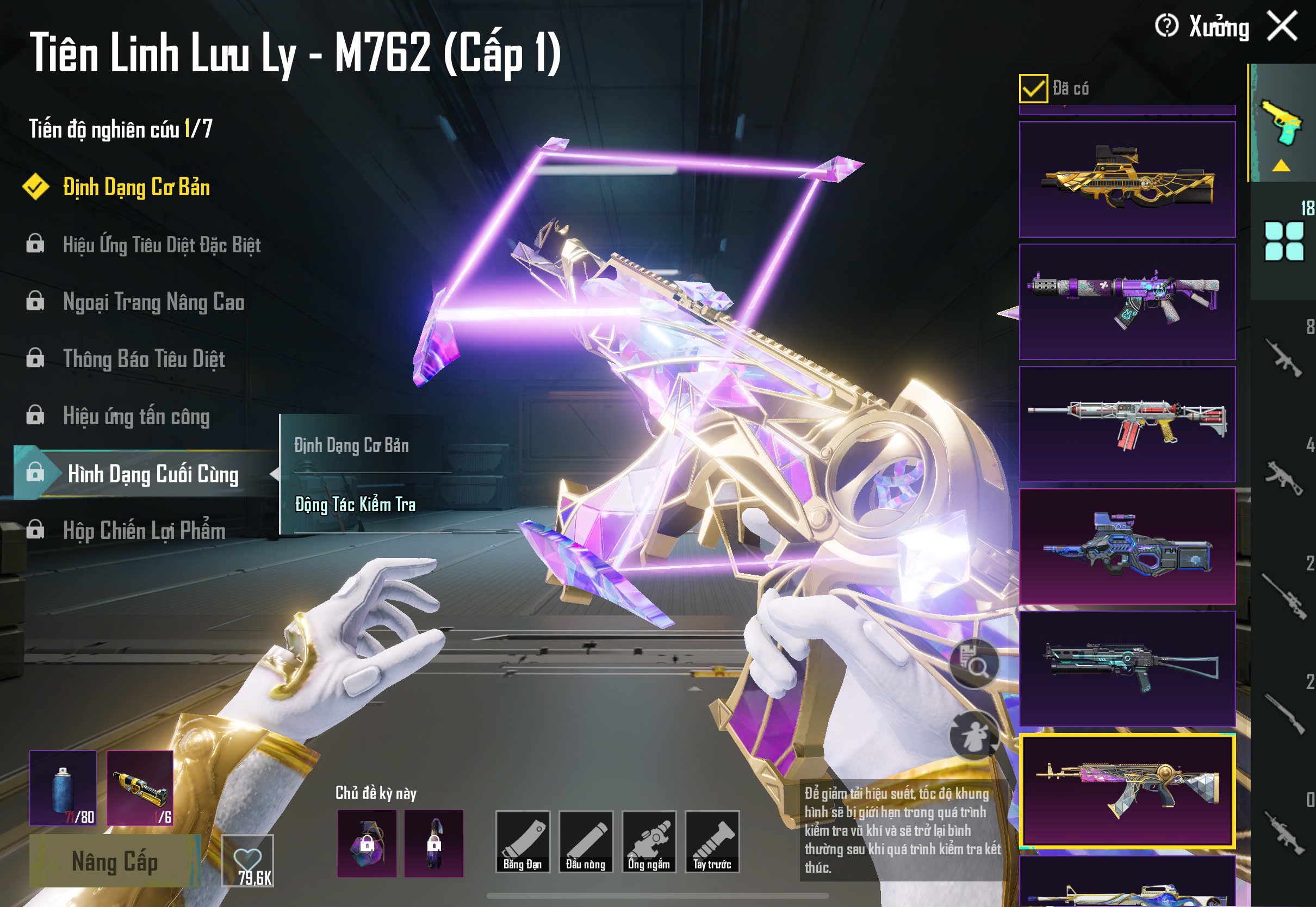Select Hiệu Ứng Tiêu Diệt Đặc Biệt stage

point(162,245)
